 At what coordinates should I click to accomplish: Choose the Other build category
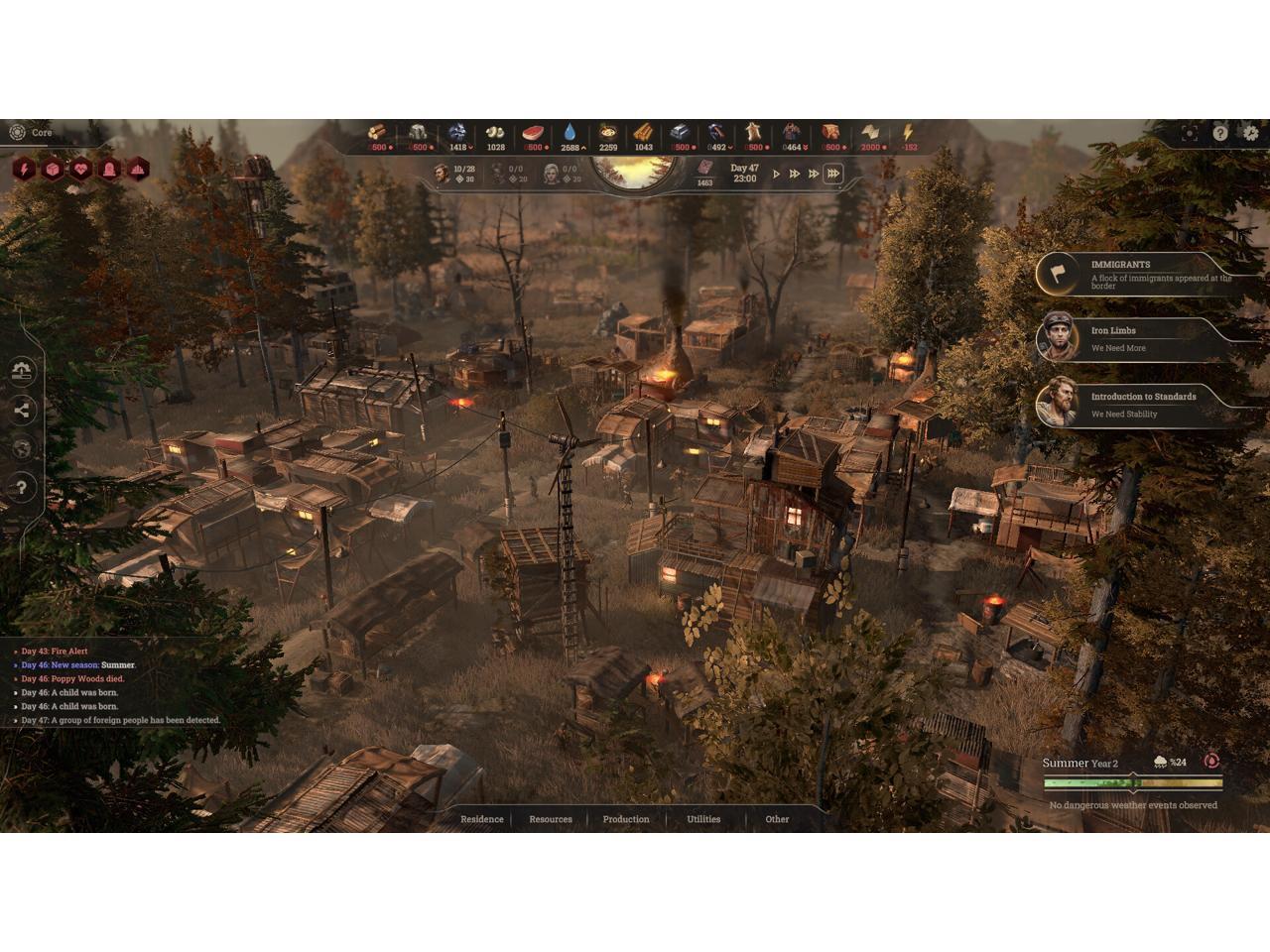coord(777,819)
